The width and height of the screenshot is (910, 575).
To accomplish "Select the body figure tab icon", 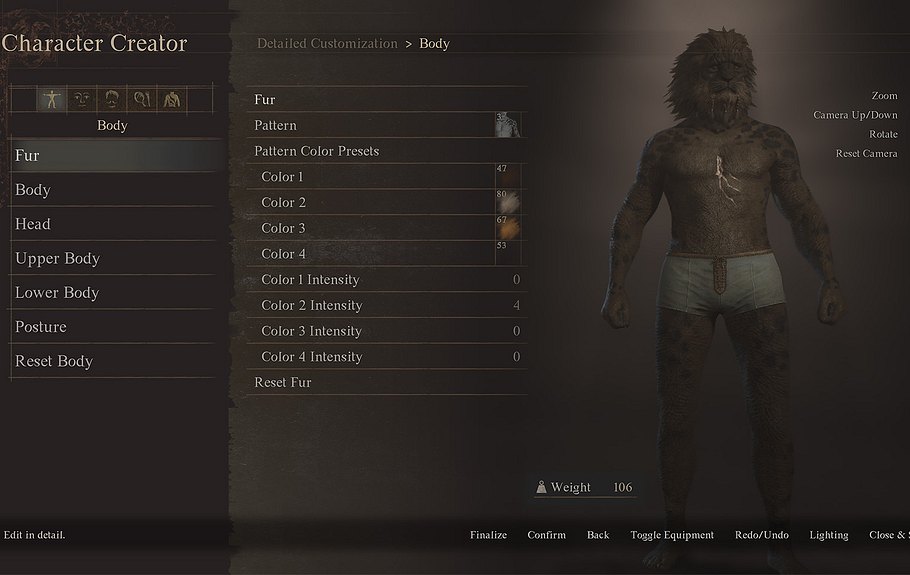I will pyautogui.click(x=51, y=99).
